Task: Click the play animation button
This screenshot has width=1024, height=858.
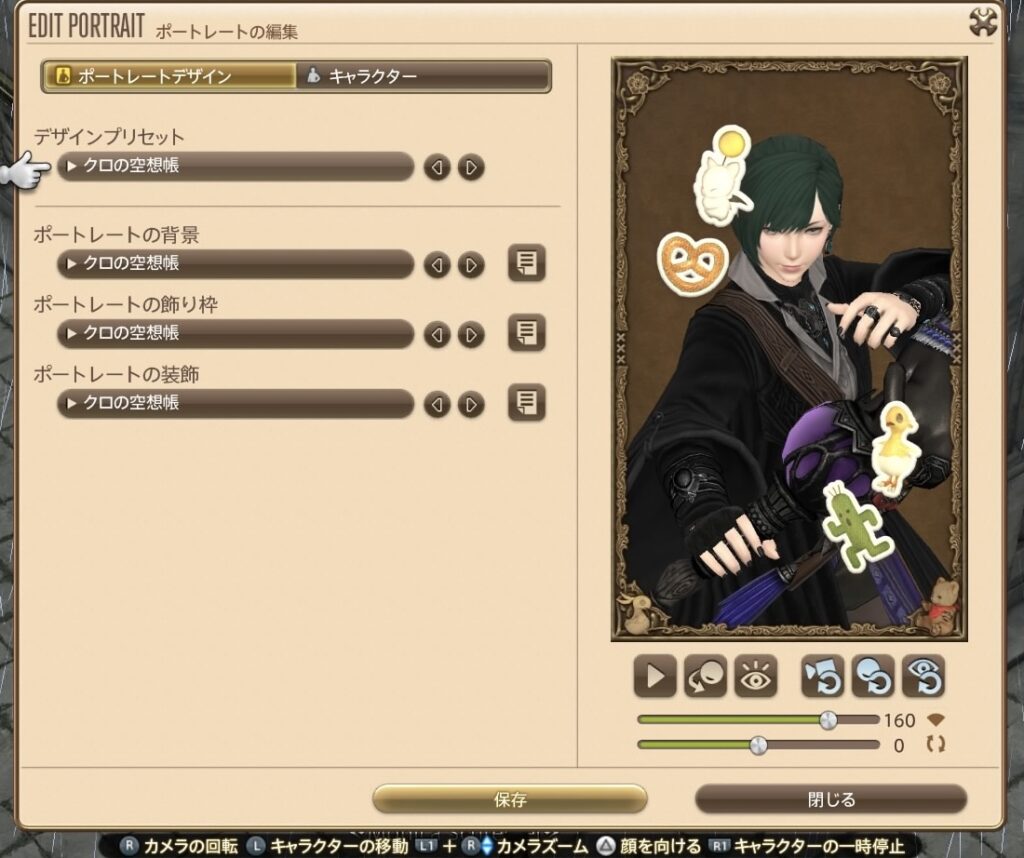Action: pos(655,677)
